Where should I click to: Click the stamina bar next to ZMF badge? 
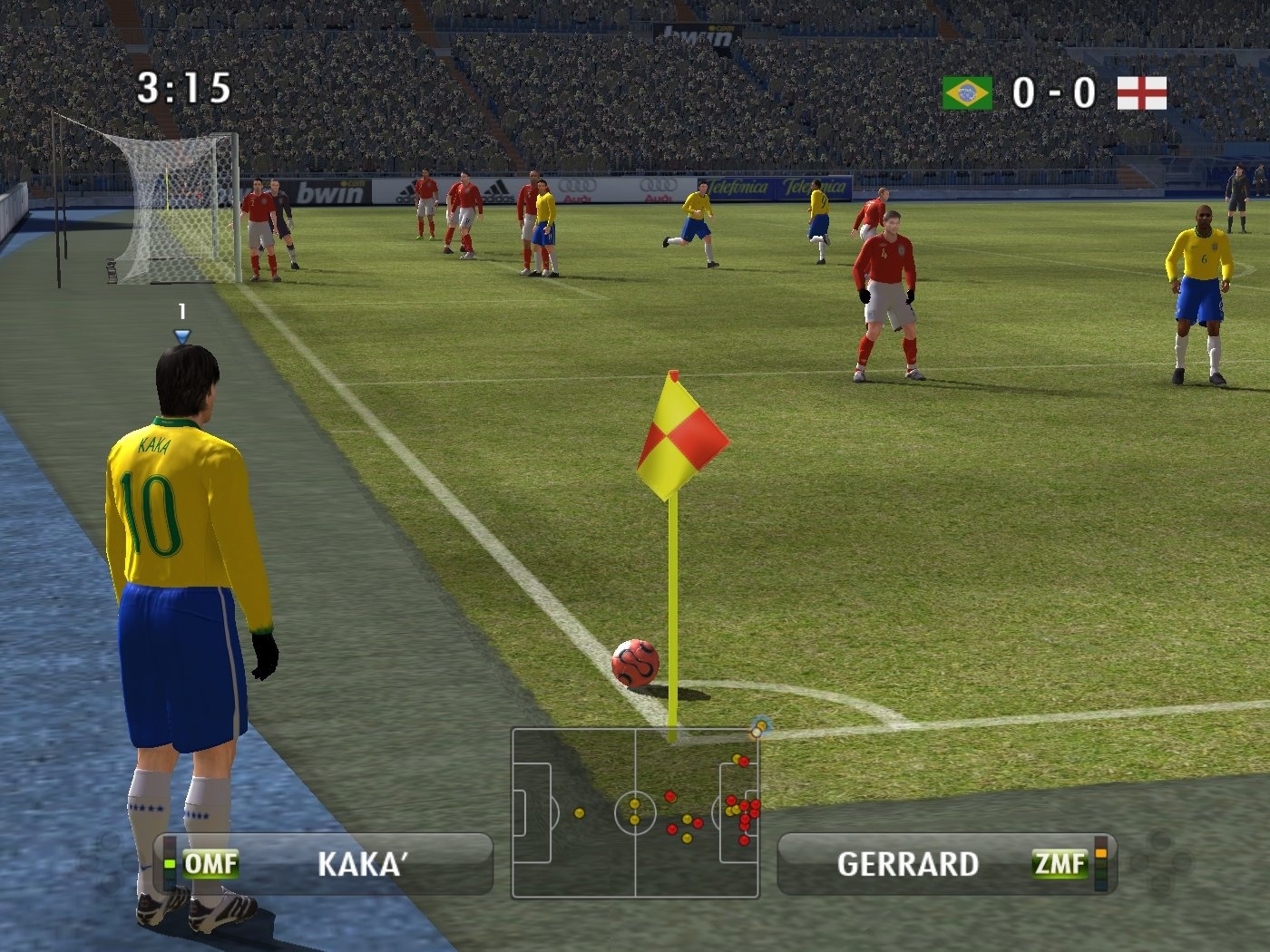(1101, 861)
